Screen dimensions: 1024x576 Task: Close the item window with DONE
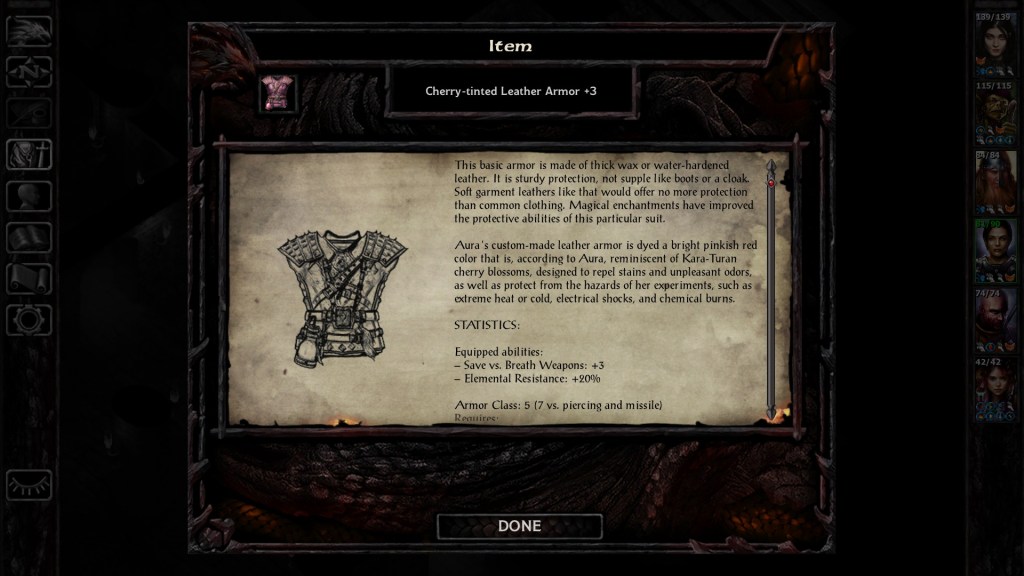pos(519,526)
